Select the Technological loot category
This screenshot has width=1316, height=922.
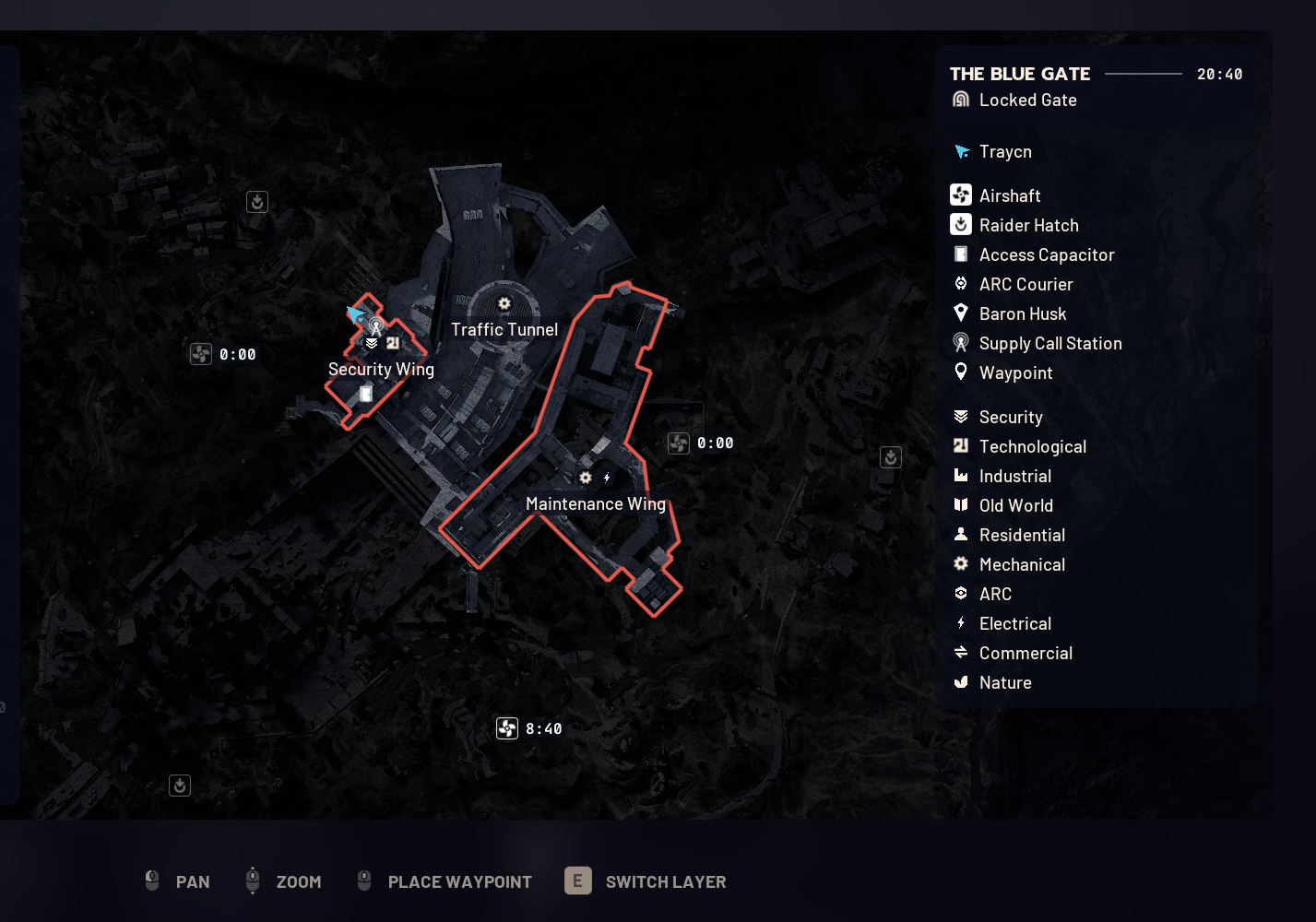1032,446
